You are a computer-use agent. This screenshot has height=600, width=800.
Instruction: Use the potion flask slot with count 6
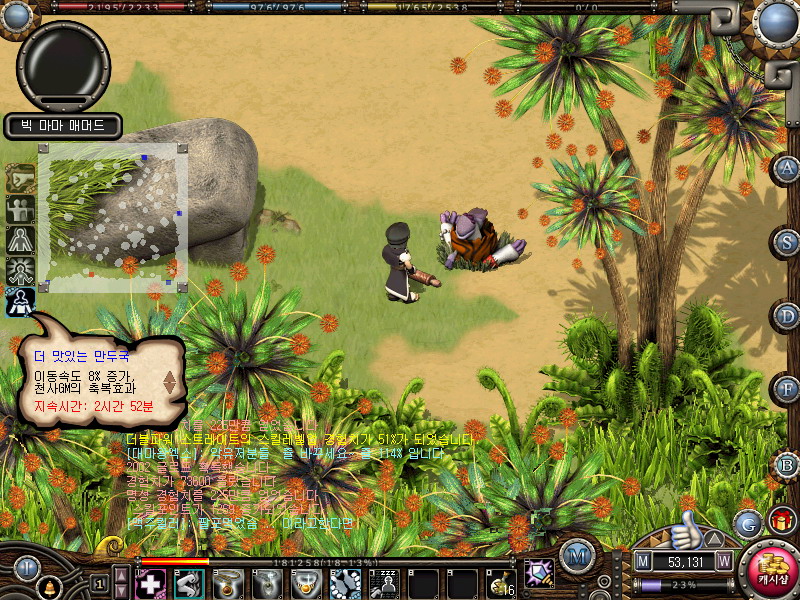point(501,582)
